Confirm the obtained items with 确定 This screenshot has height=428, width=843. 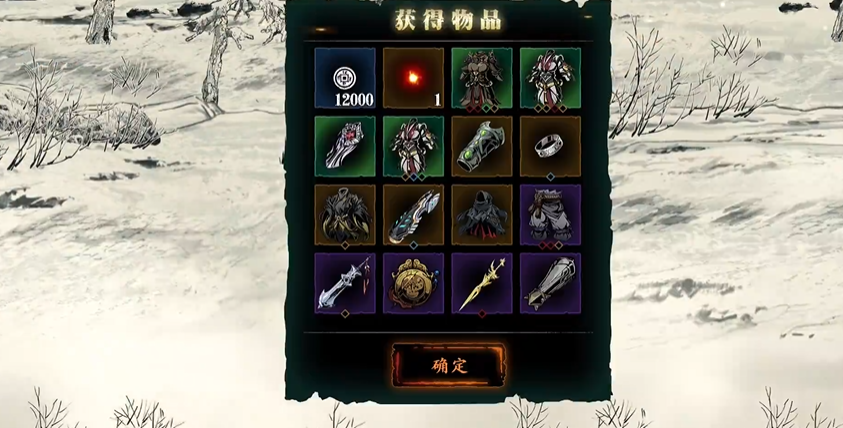tap(449, 364)
